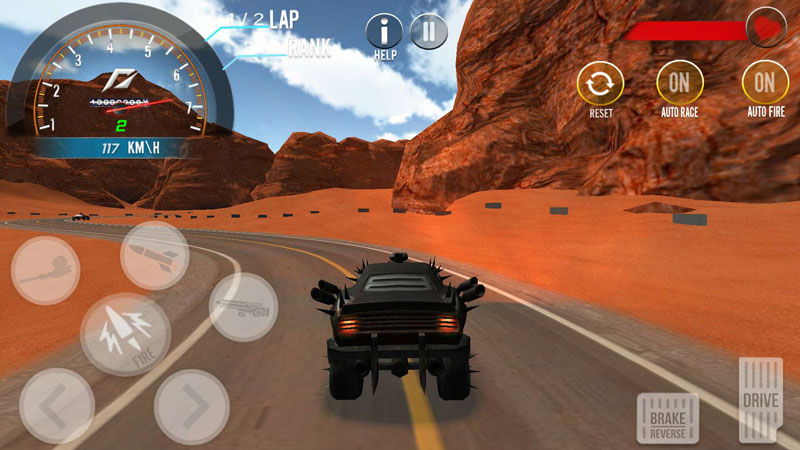Open the Help info button

385,32
